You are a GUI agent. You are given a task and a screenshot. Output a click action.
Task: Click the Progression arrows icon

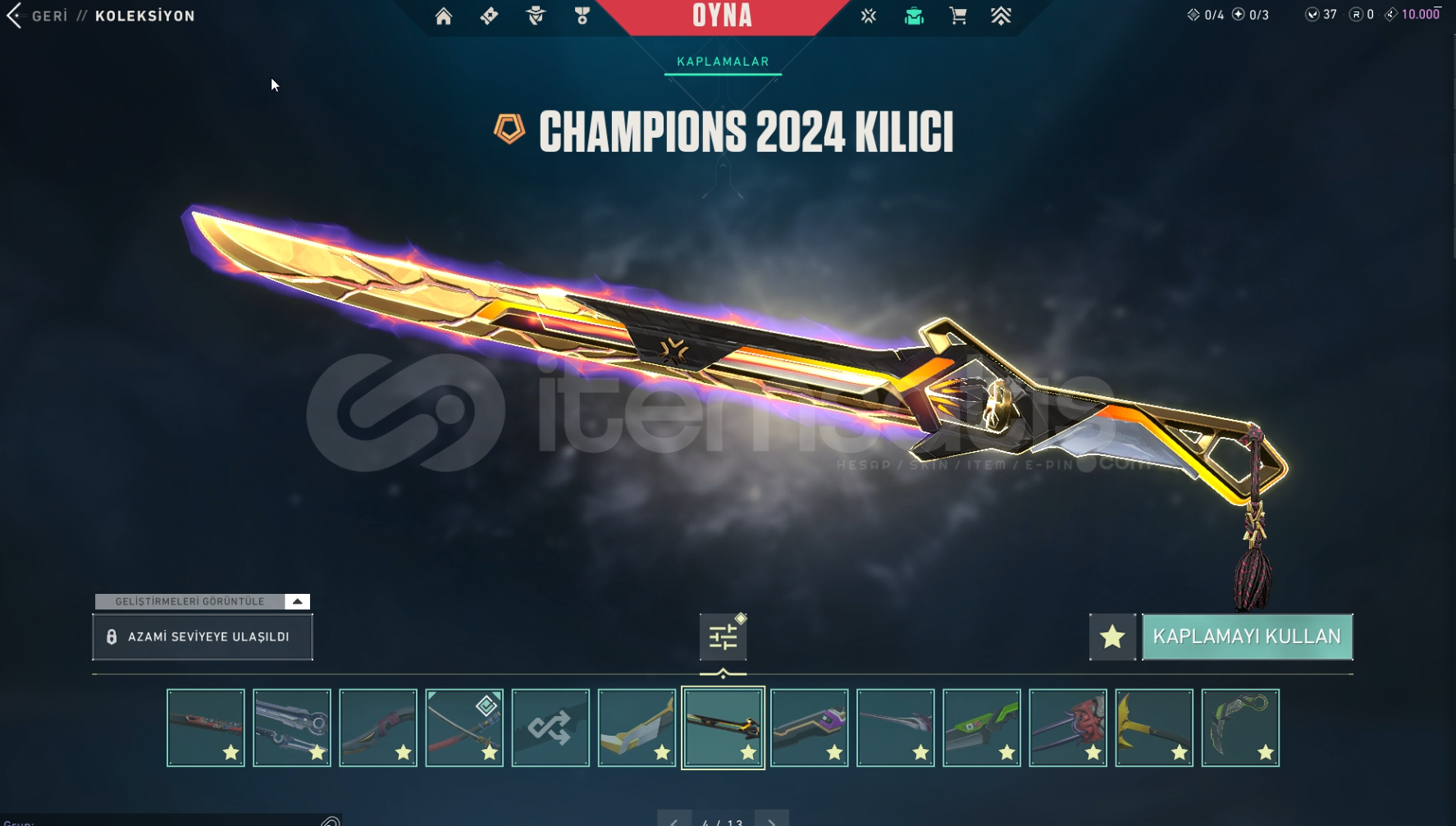(1002, 16)
